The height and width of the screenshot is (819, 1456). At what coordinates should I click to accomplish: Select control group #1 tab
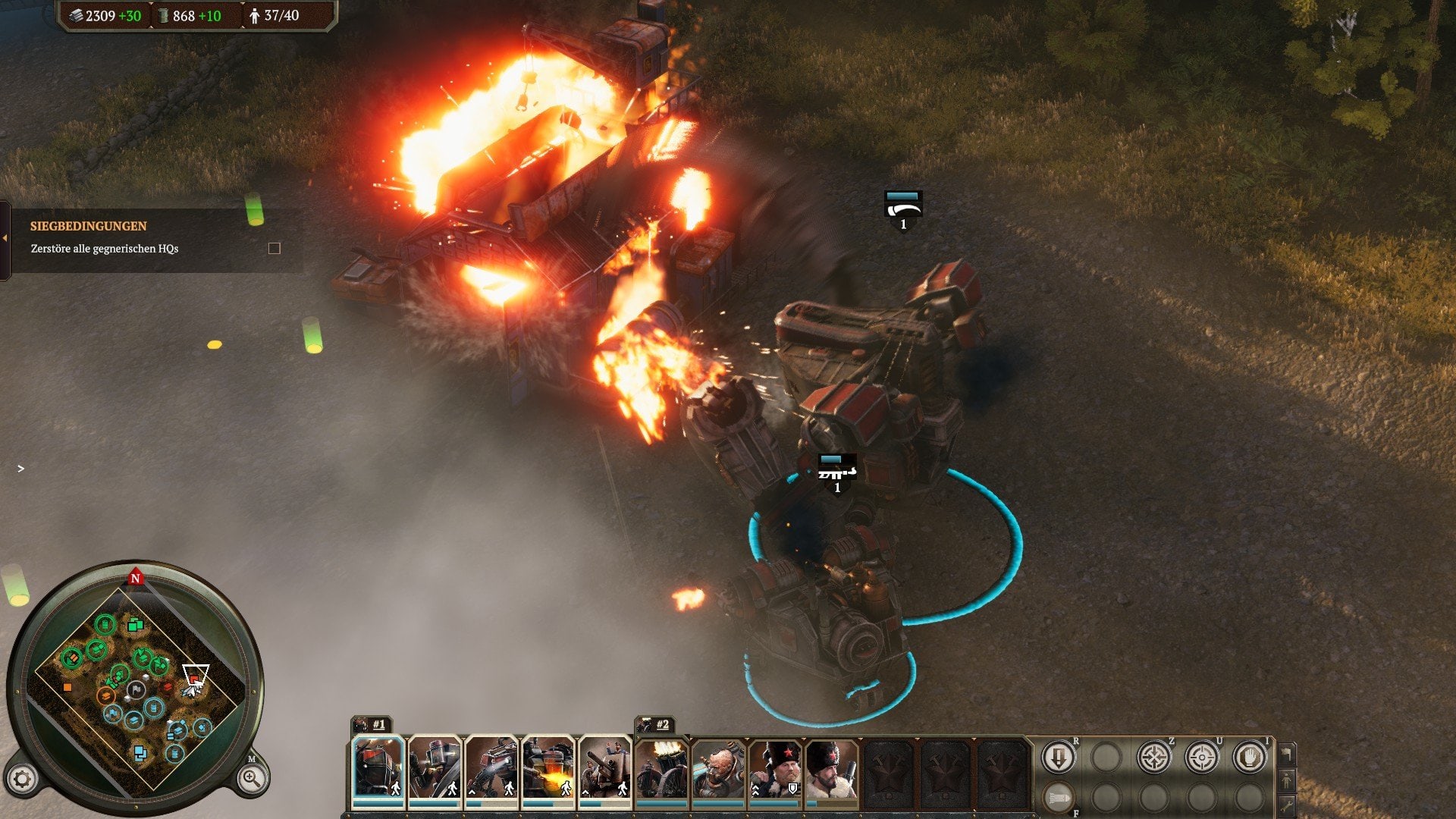(372, 724)
